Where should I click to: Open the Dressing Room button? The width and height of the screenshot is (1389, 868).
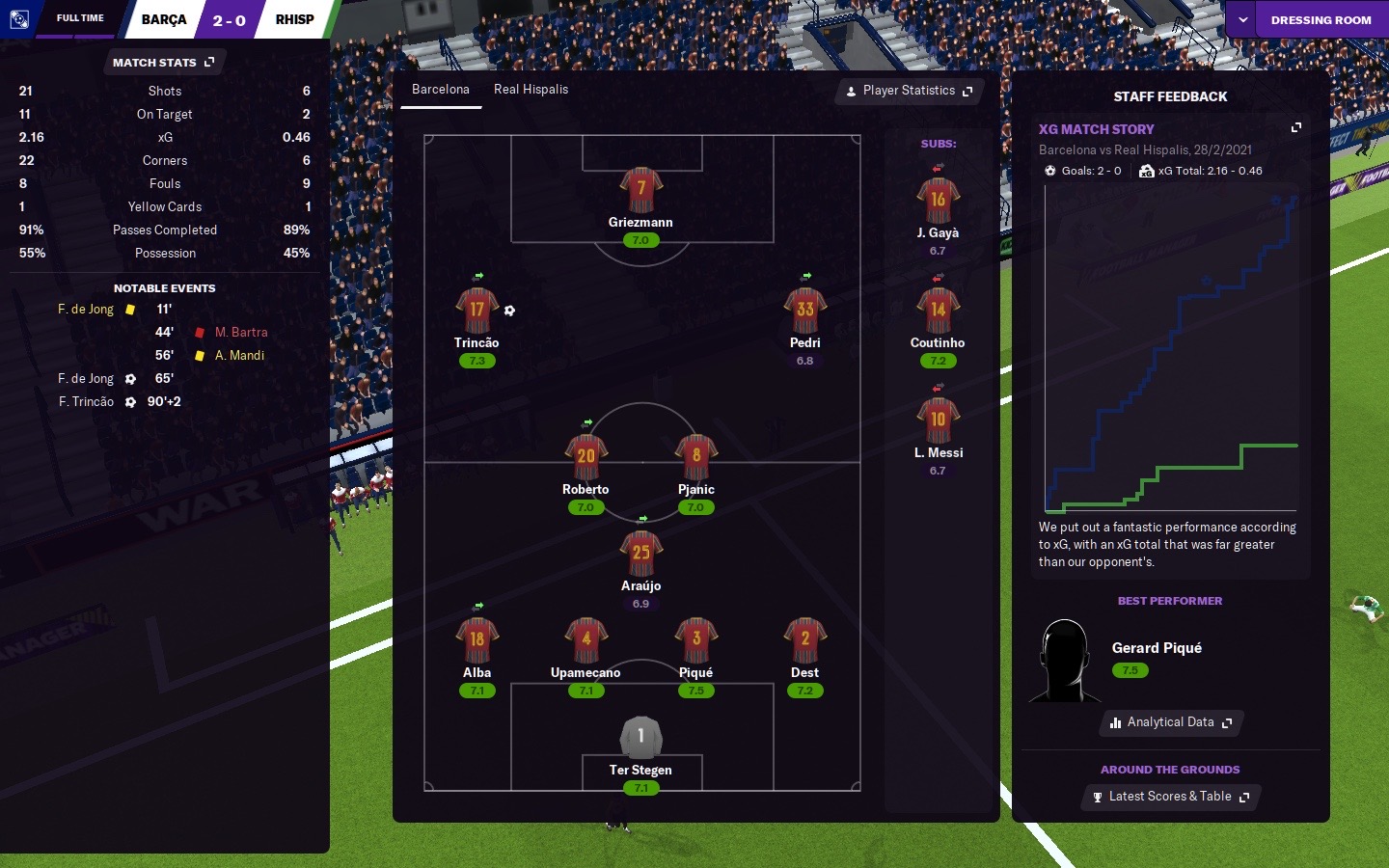click(1321, 20)
